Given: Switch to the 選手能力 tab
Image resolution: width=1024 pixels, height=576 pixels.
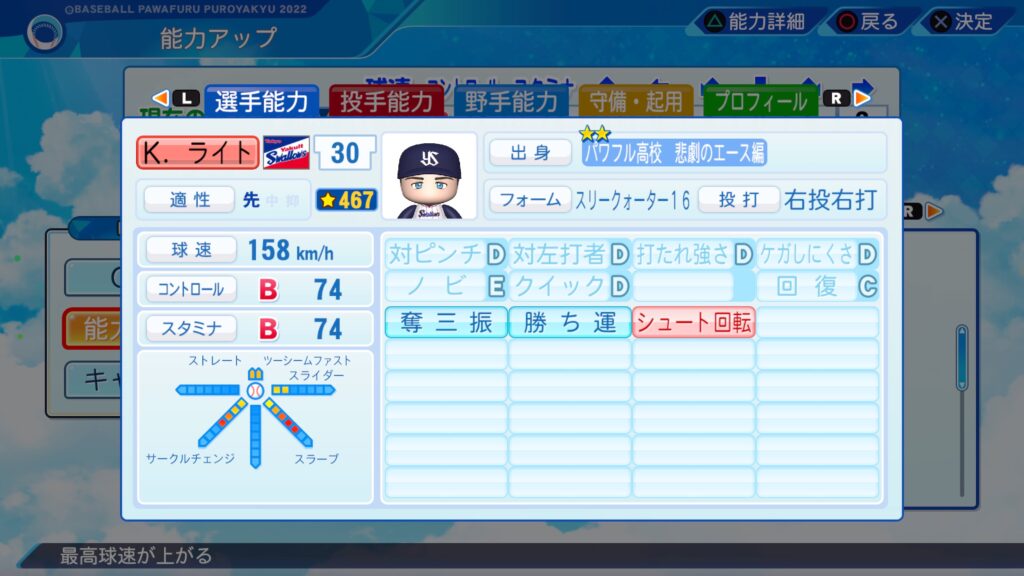Looking at the screenshot, I should click(x=262, y=101).
